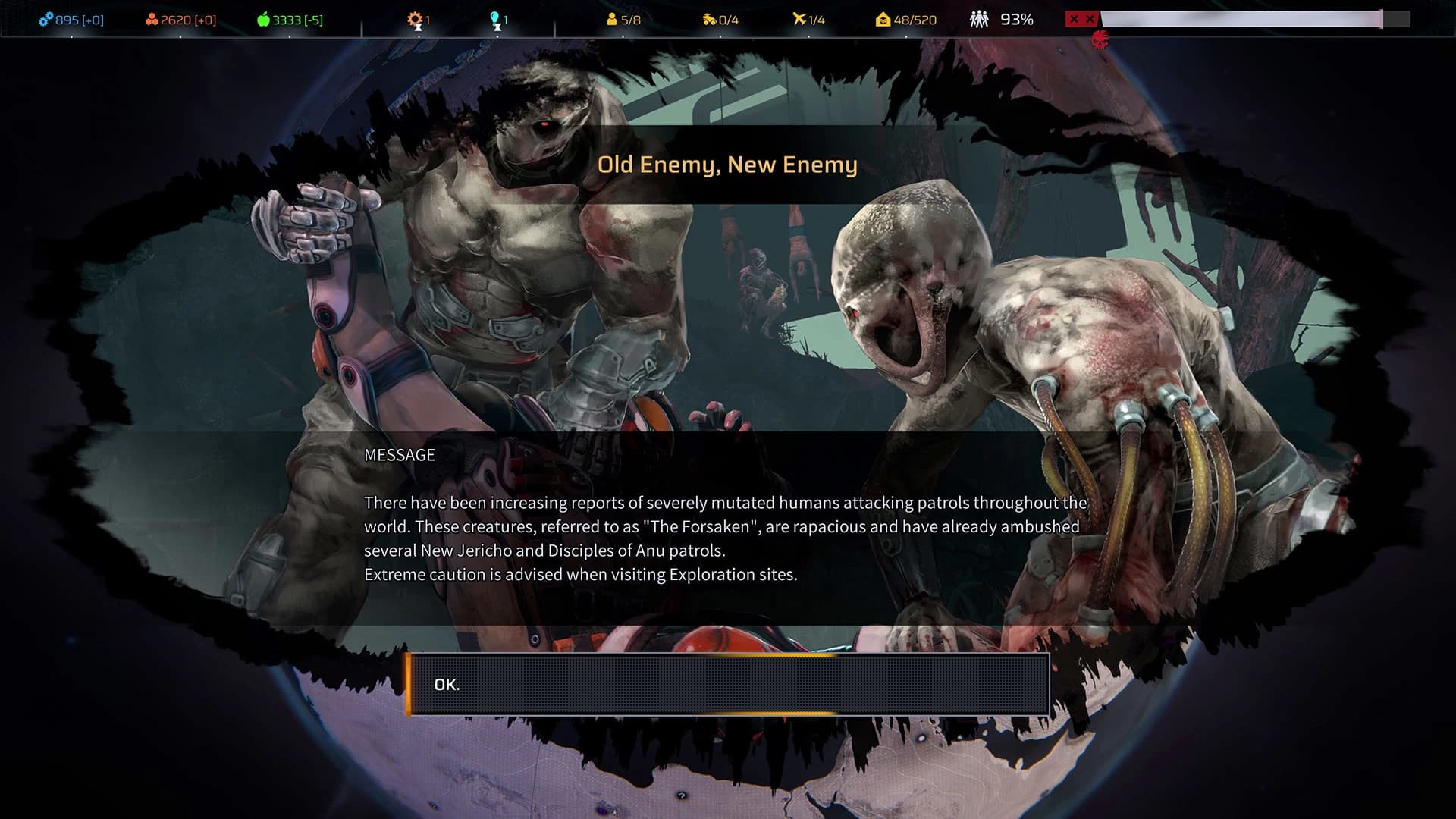Click the population 93% group icon
Screen dimensions: 1456x819
(x=978, y=19)
